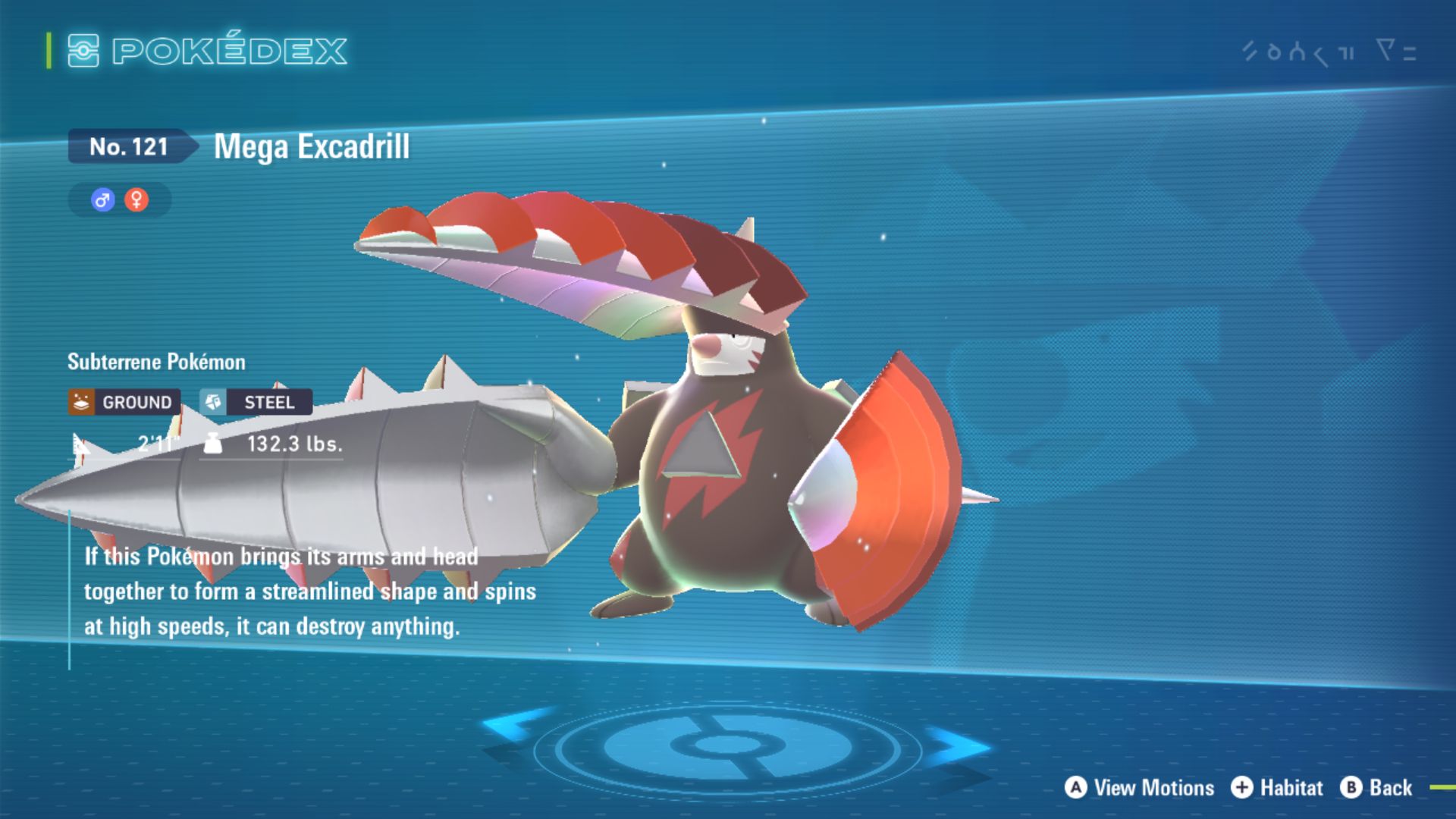Viewport: 1456px width, 819px height.
Task: Choose the View Motions option
Action: pos(1139,788)
